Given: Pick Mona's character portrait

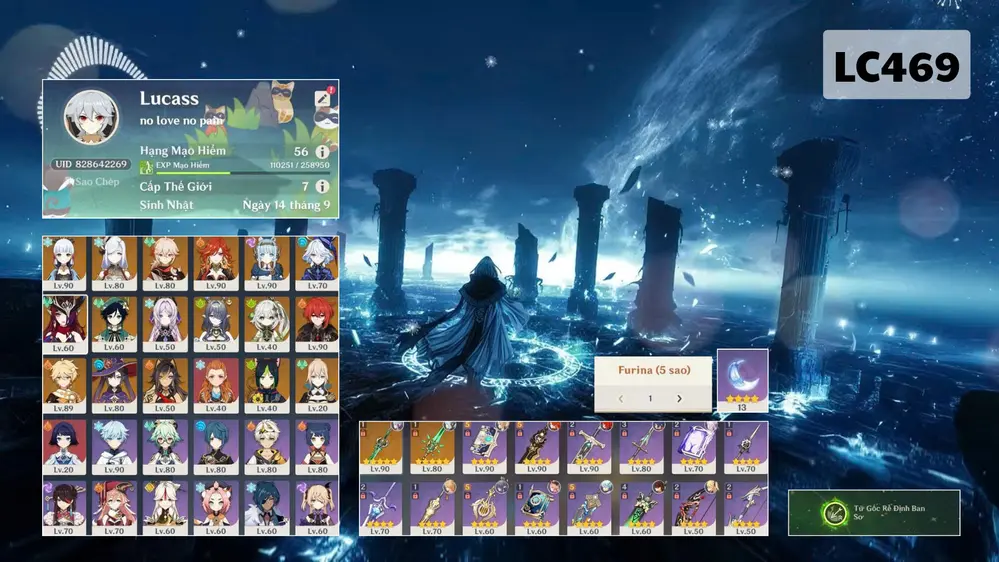Looking at the screenshot, I should point(116,382).
